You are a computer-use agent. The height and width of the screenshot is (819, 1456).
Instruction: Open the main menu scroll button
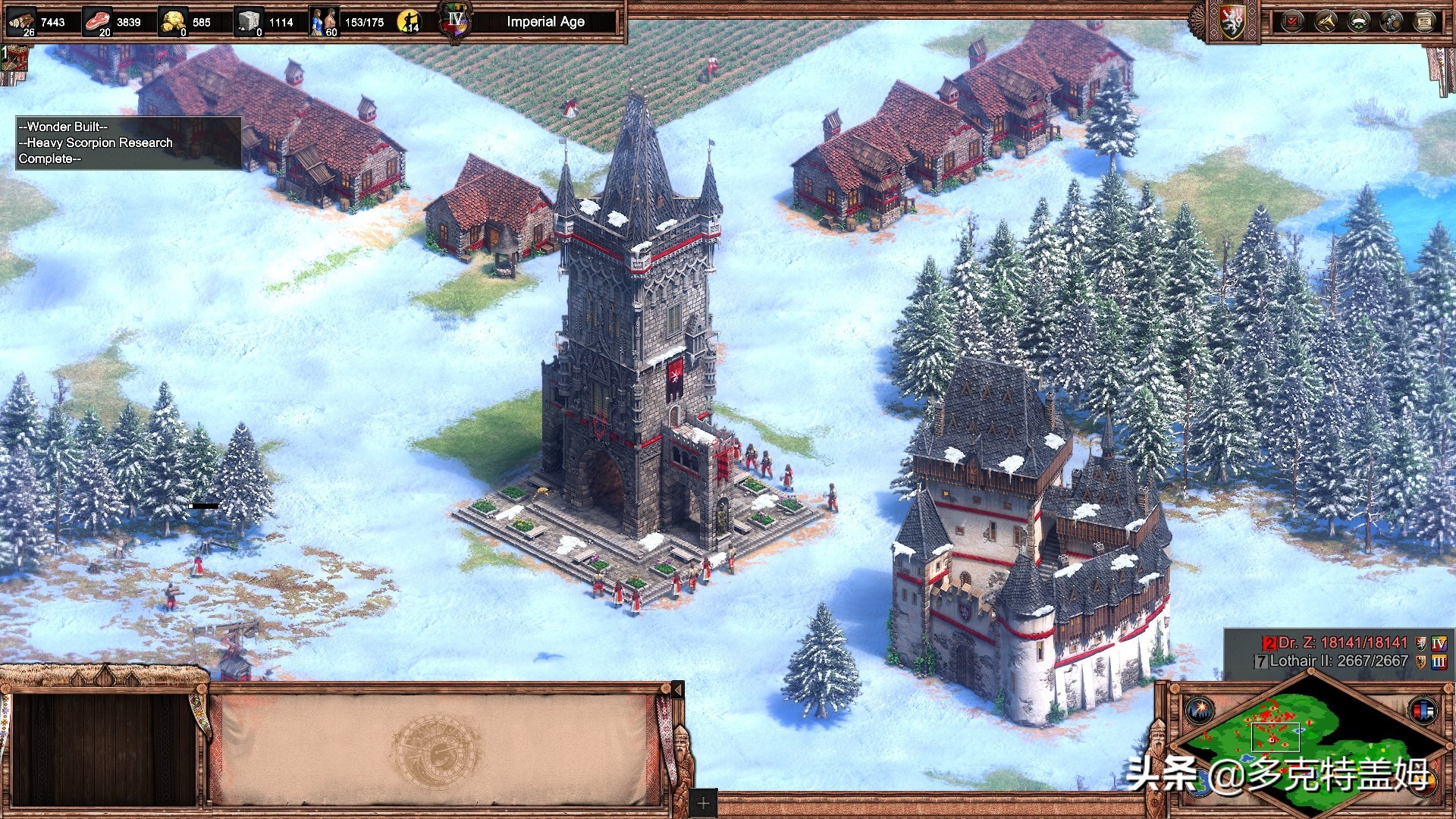click(x=1424, y=22)
